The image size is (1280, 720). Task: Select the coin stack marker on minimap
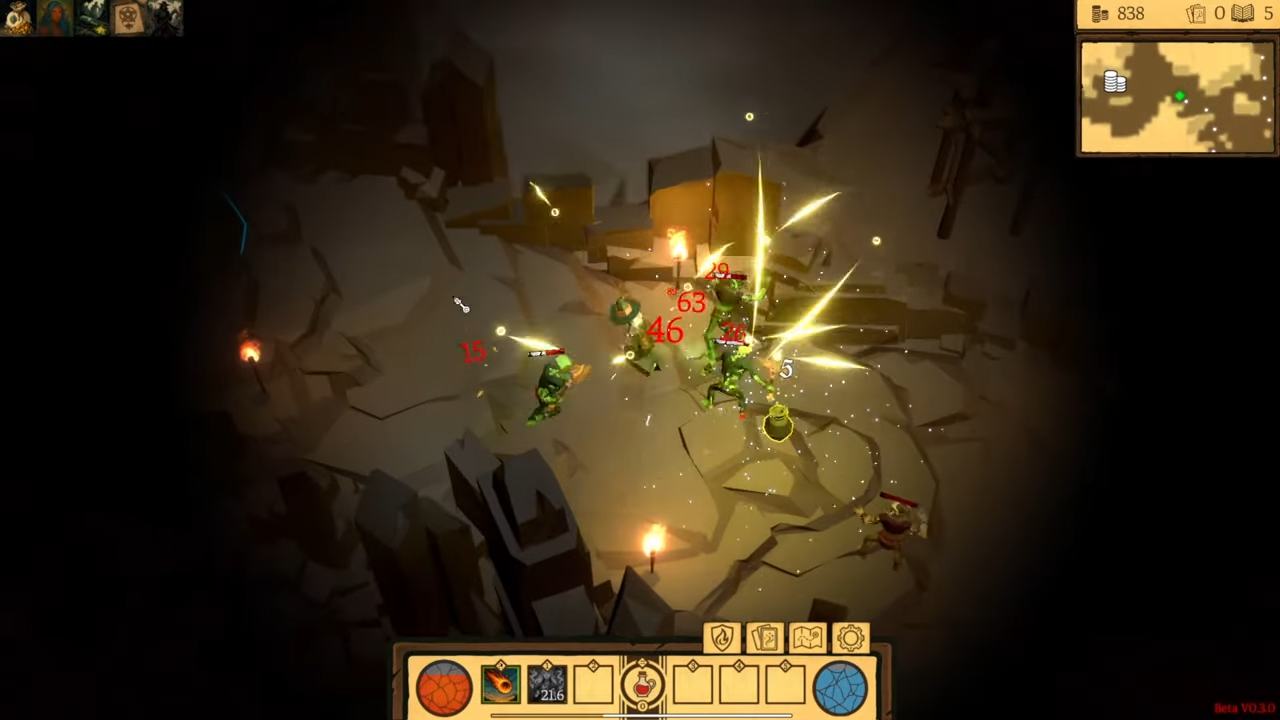tap(1115, 82)
